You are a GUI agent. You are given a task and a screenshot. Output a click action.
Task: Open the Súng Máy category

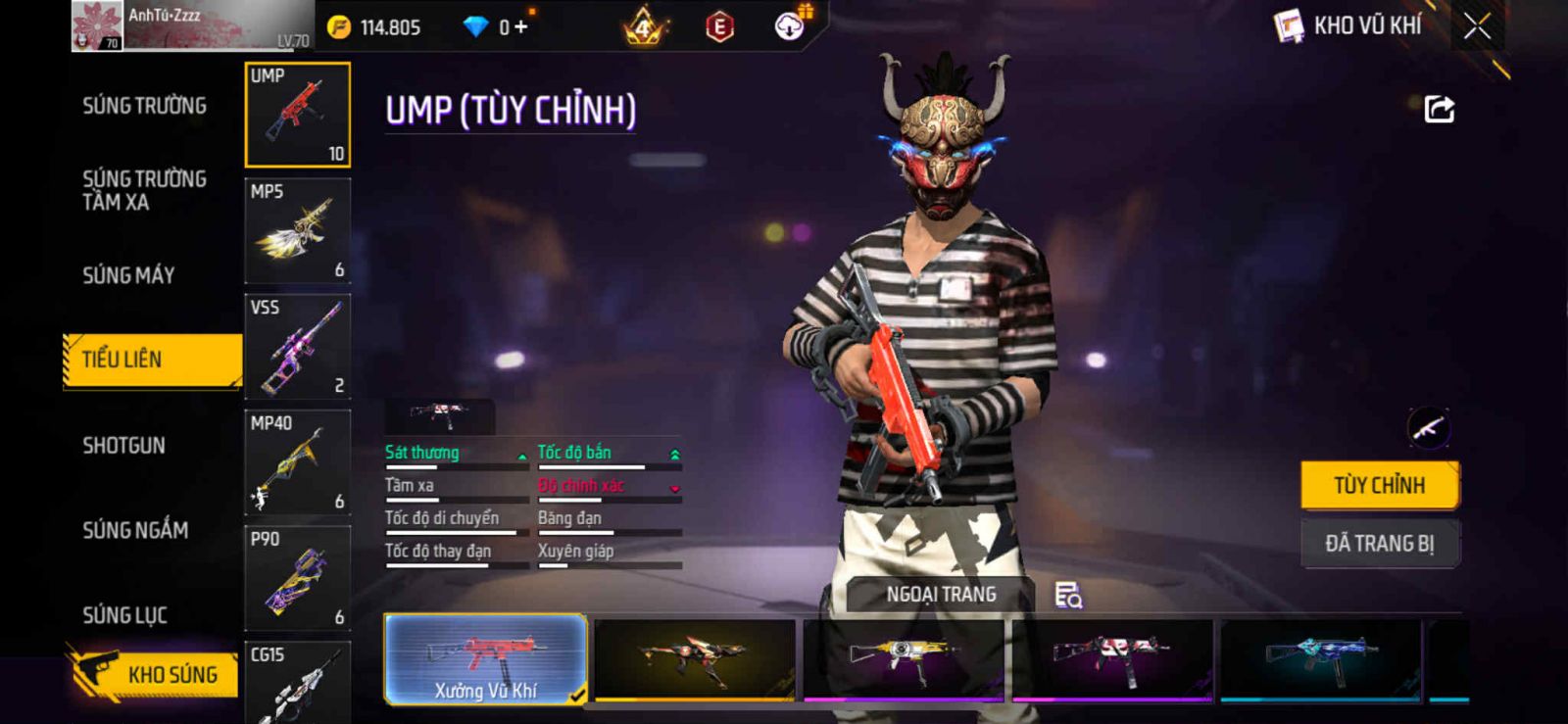(x=128, y=275)
